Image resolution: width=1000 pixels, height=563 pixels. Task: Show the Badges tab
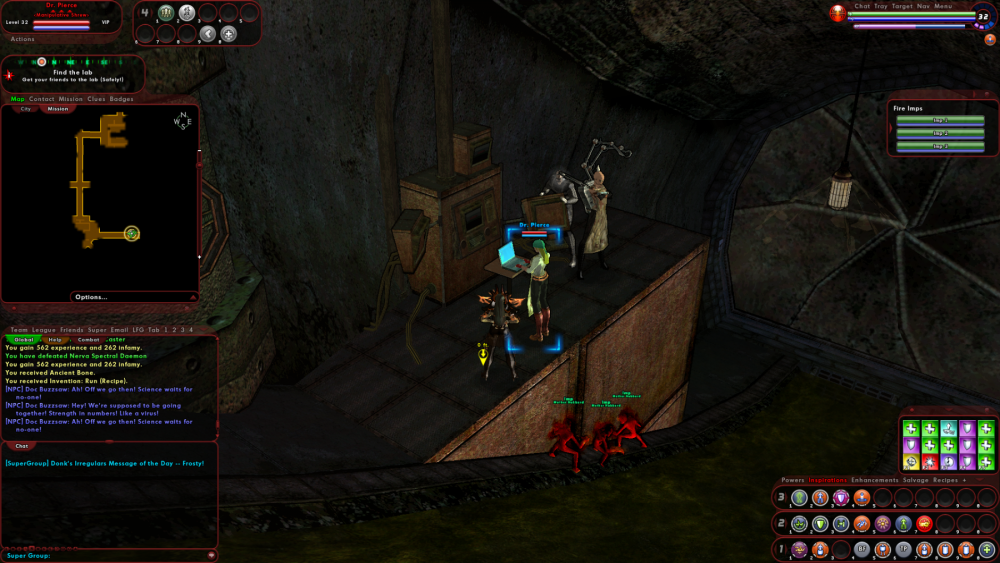pyautogui.click(x=122, y=99)
